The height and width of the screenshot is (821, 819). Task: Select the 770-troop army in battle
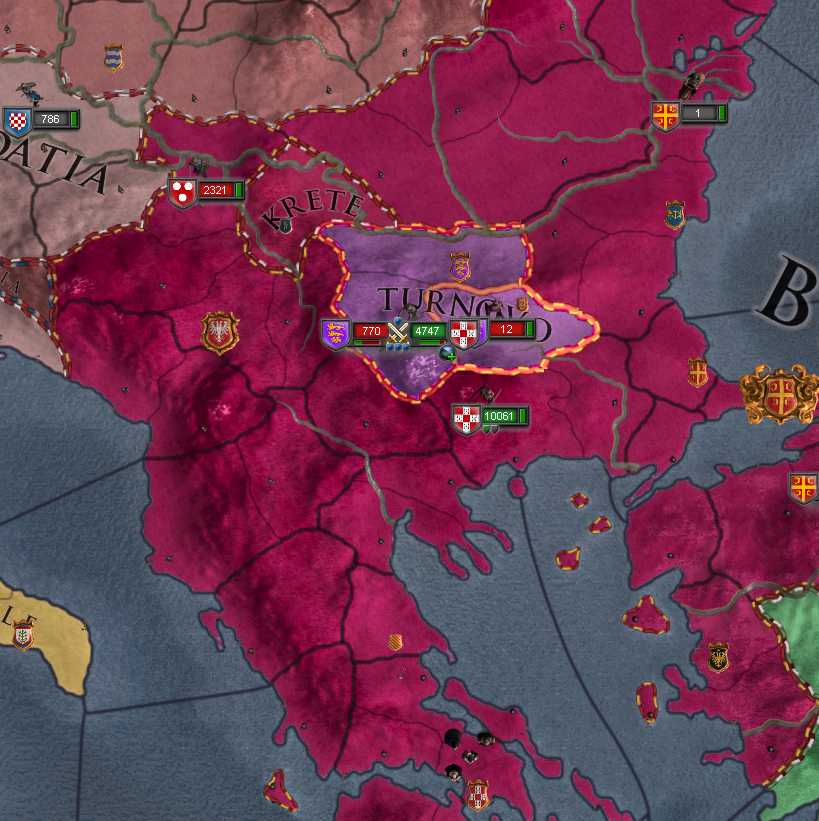(x=369, y=331)
